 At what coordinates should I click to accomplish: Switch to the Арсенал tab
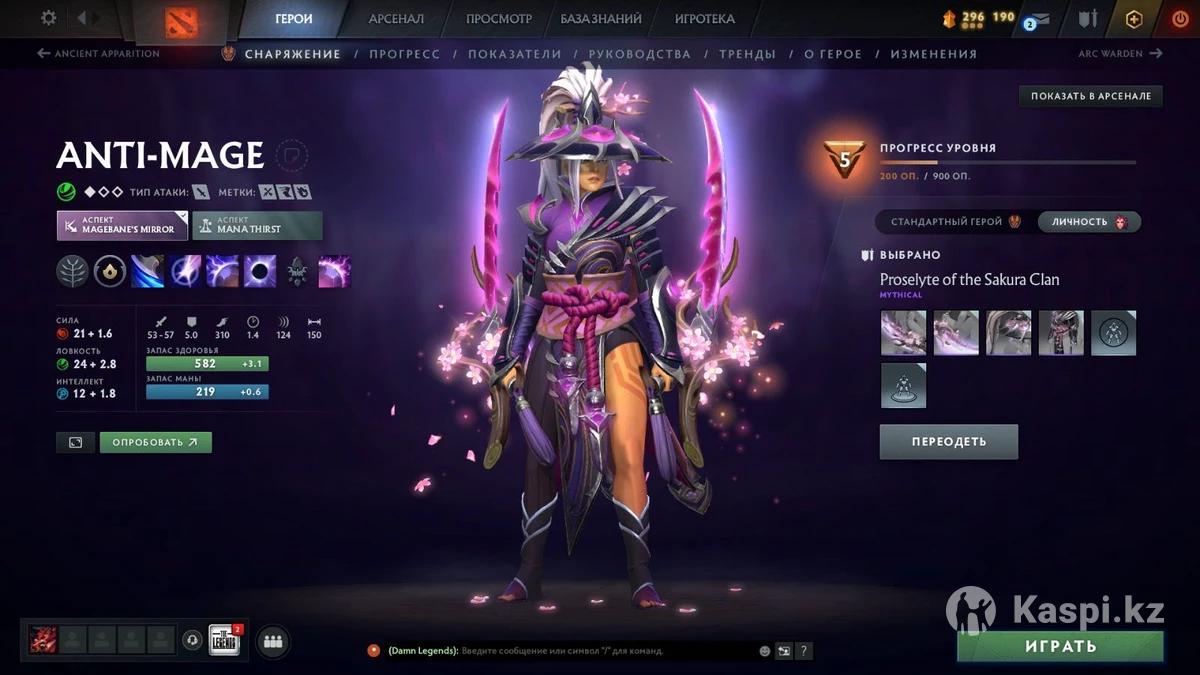396,19
